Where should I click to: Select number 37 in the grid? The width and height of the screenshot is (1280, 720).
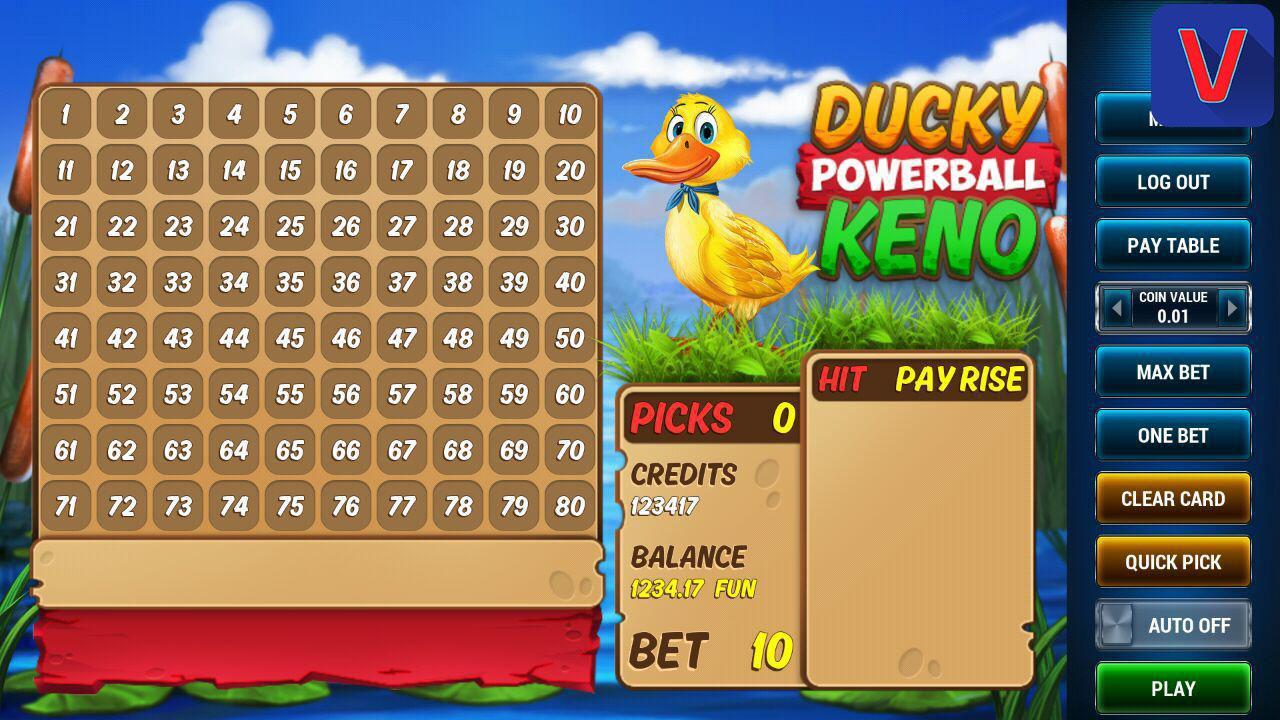400,283
